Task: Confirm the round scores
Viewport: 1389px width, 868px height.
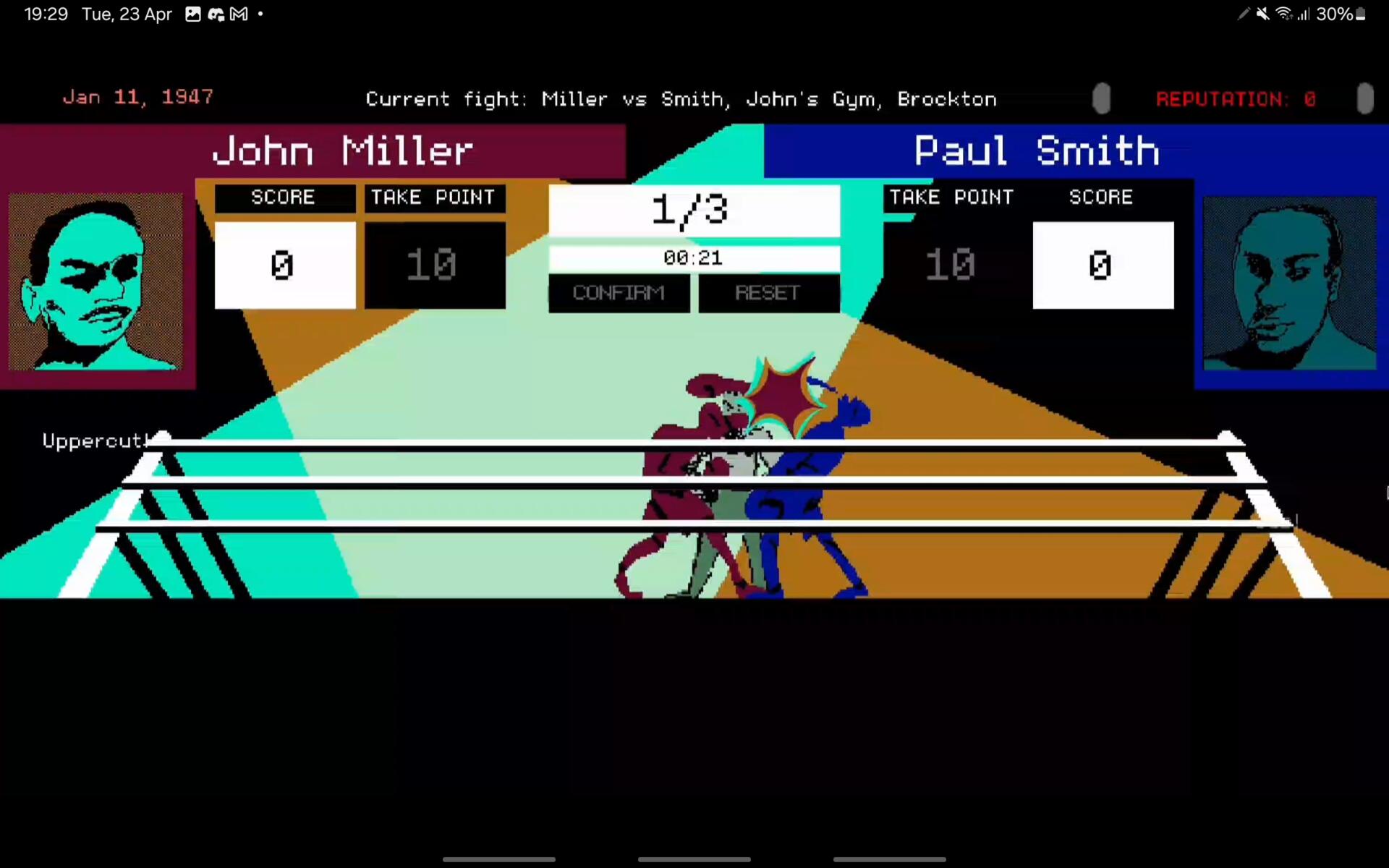Action: tap(619, 293)
